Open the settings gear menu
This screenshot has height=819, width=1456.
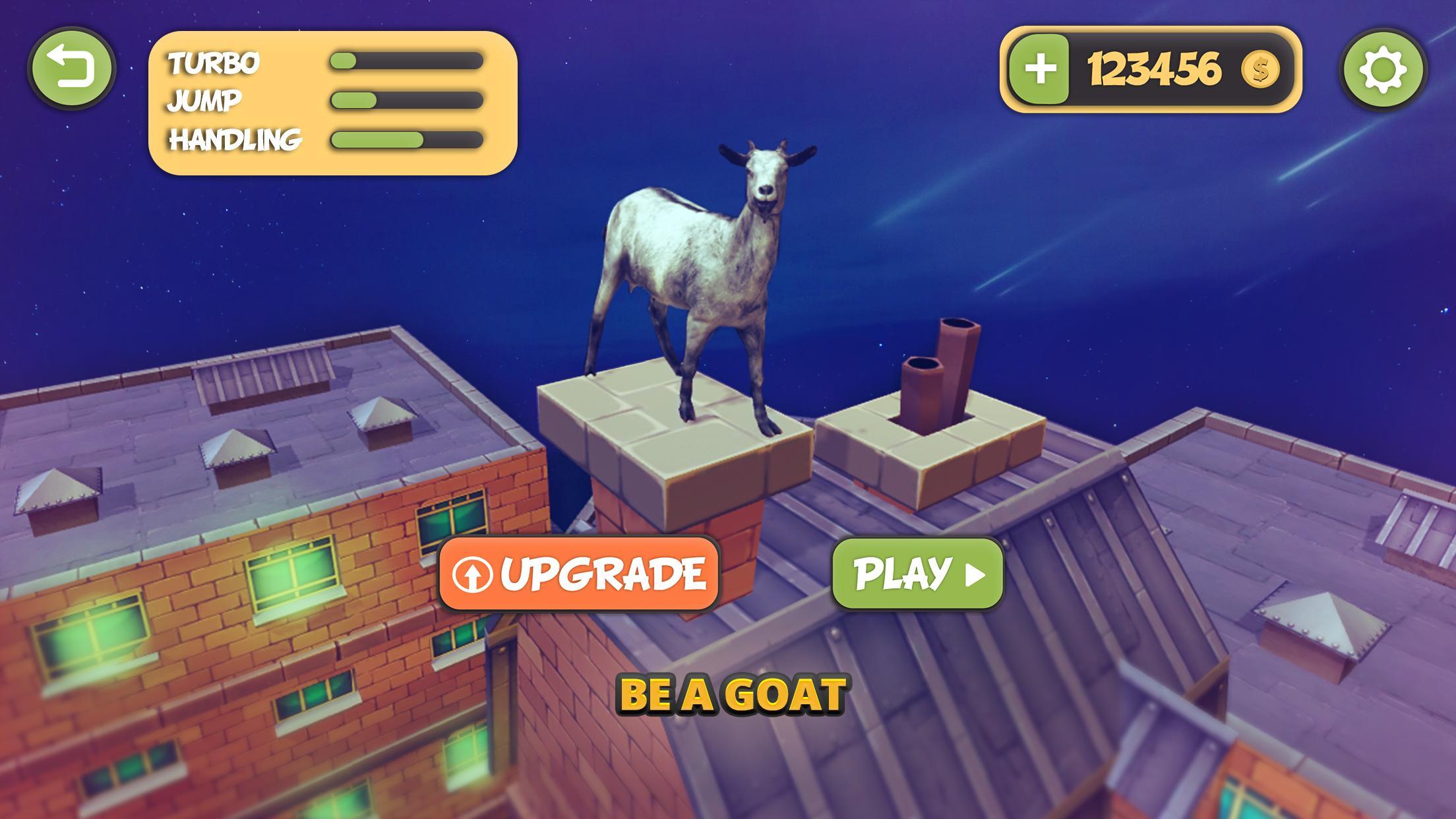point(1385,70)
